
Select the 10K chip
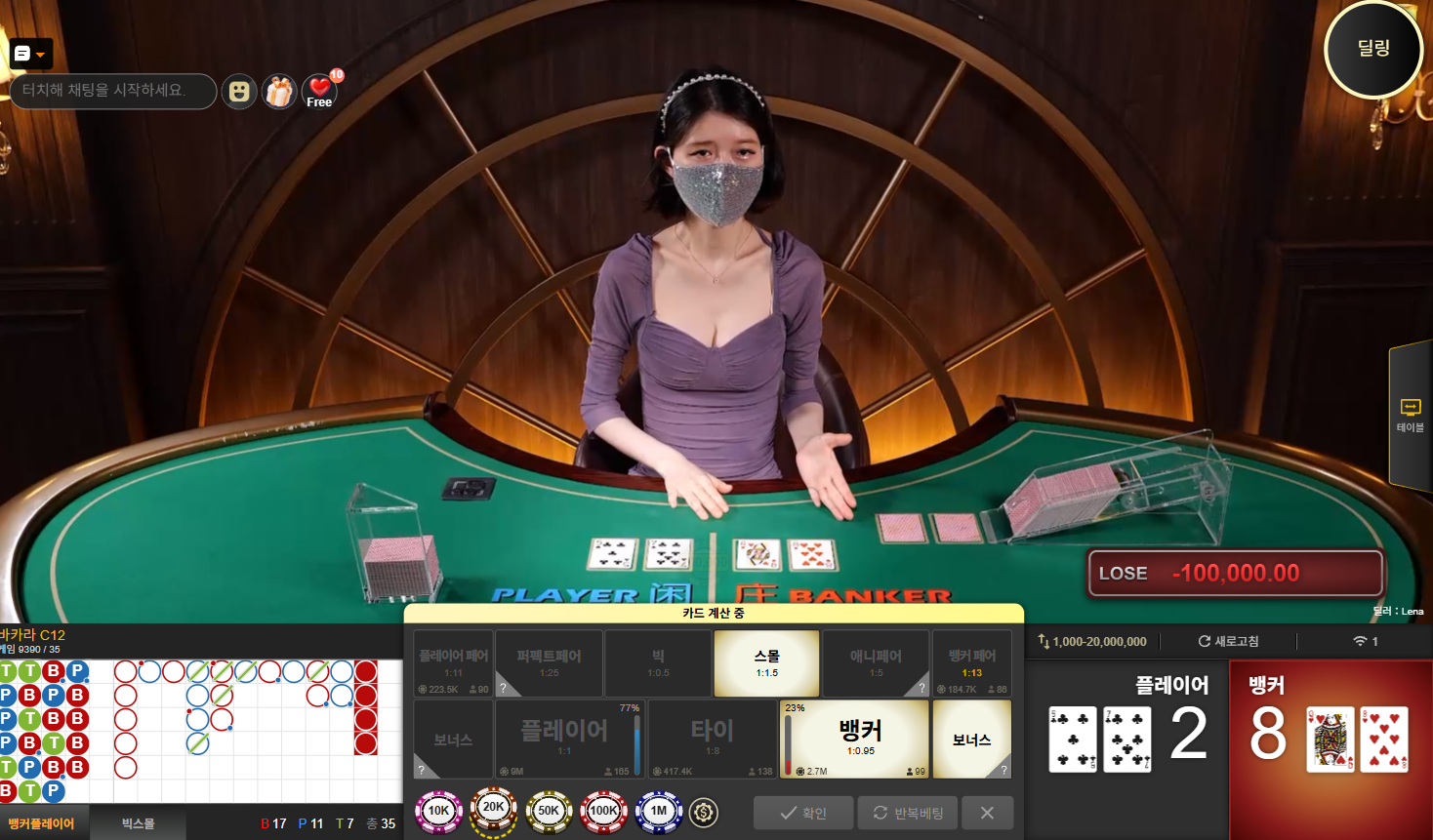click(438, 811)
